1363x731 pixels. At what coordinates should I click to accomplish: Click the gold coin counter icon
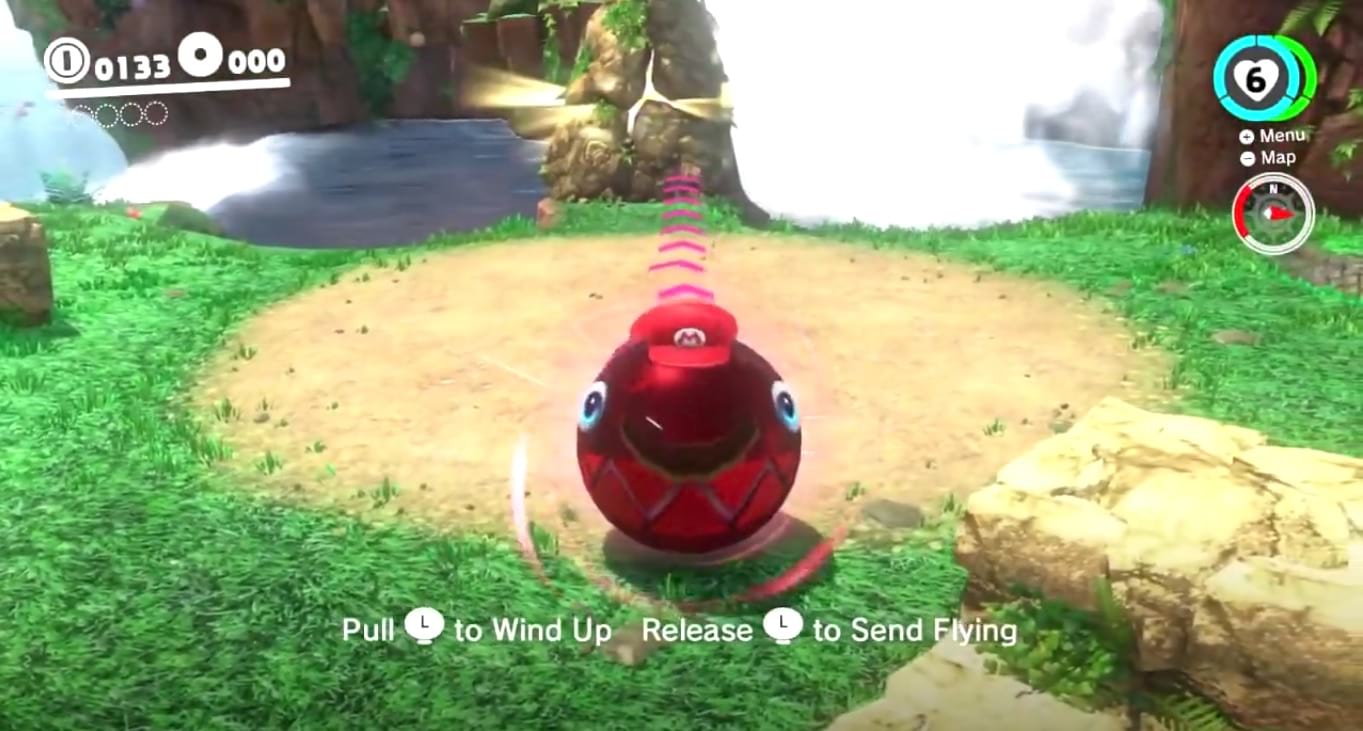click(x=69, y=61)
